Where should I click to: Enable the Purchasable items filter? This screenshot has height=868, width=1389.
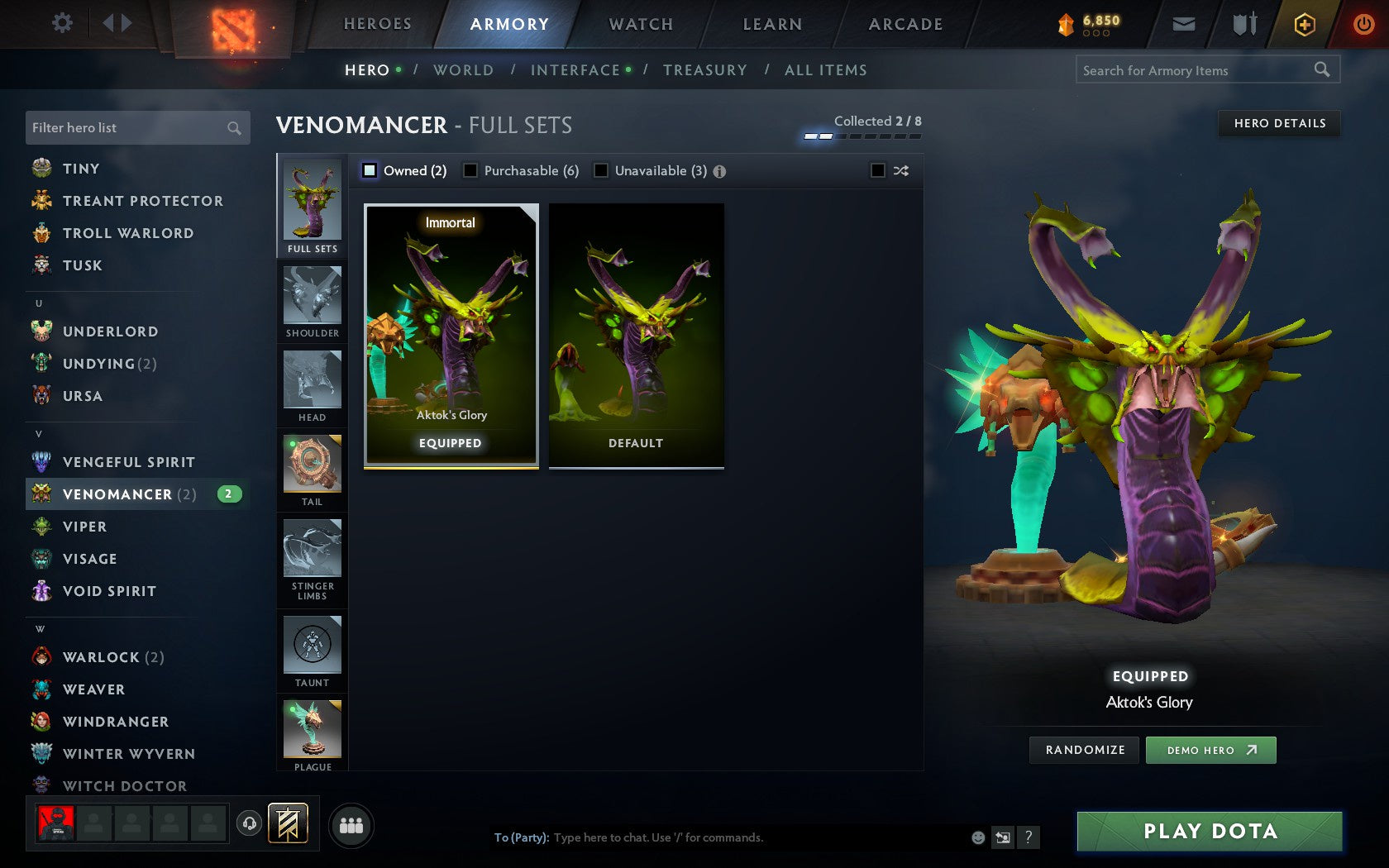(x=470, y=170)
